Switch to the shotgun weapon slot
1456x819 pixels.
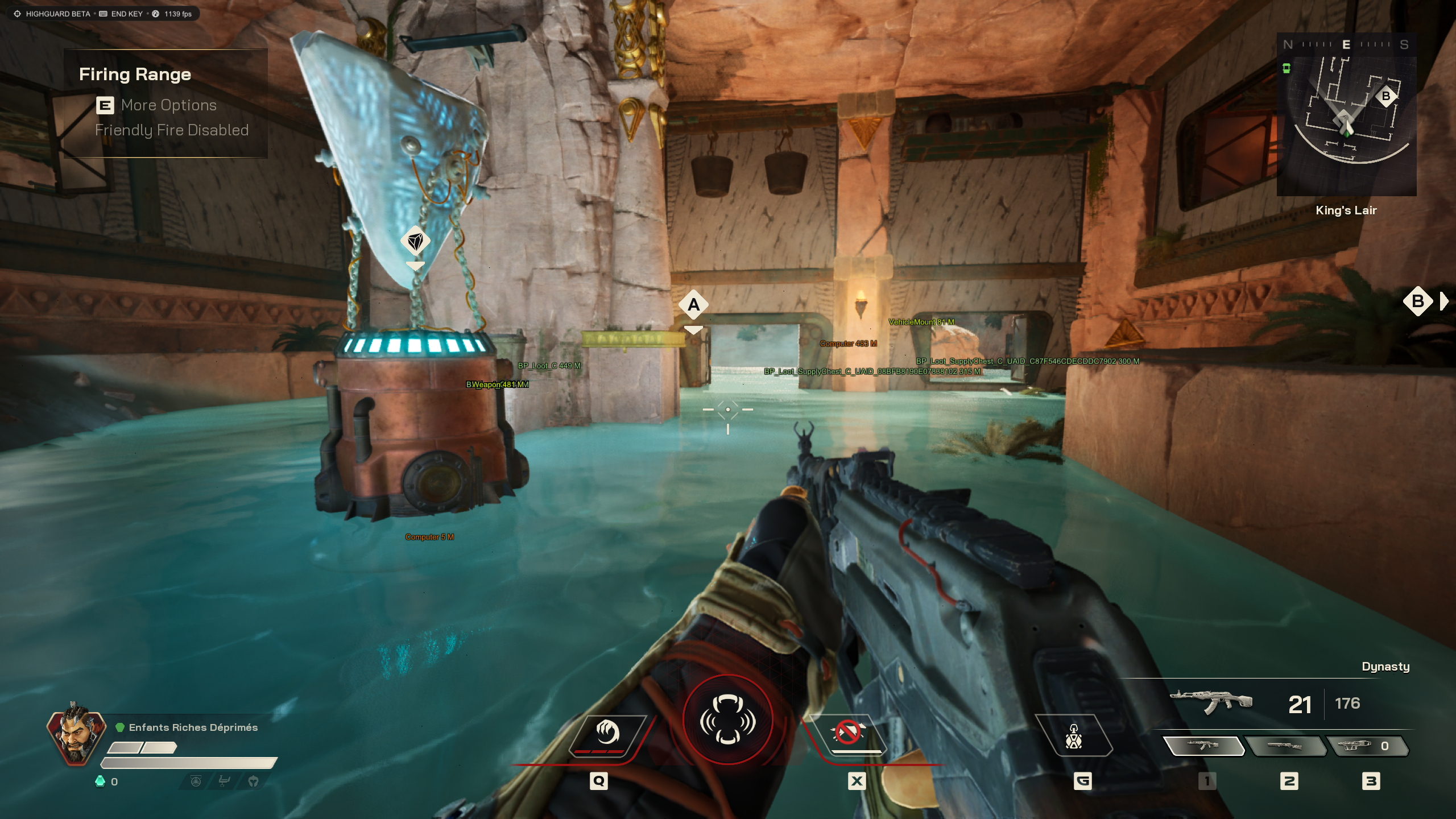[x=1285, y=746]
